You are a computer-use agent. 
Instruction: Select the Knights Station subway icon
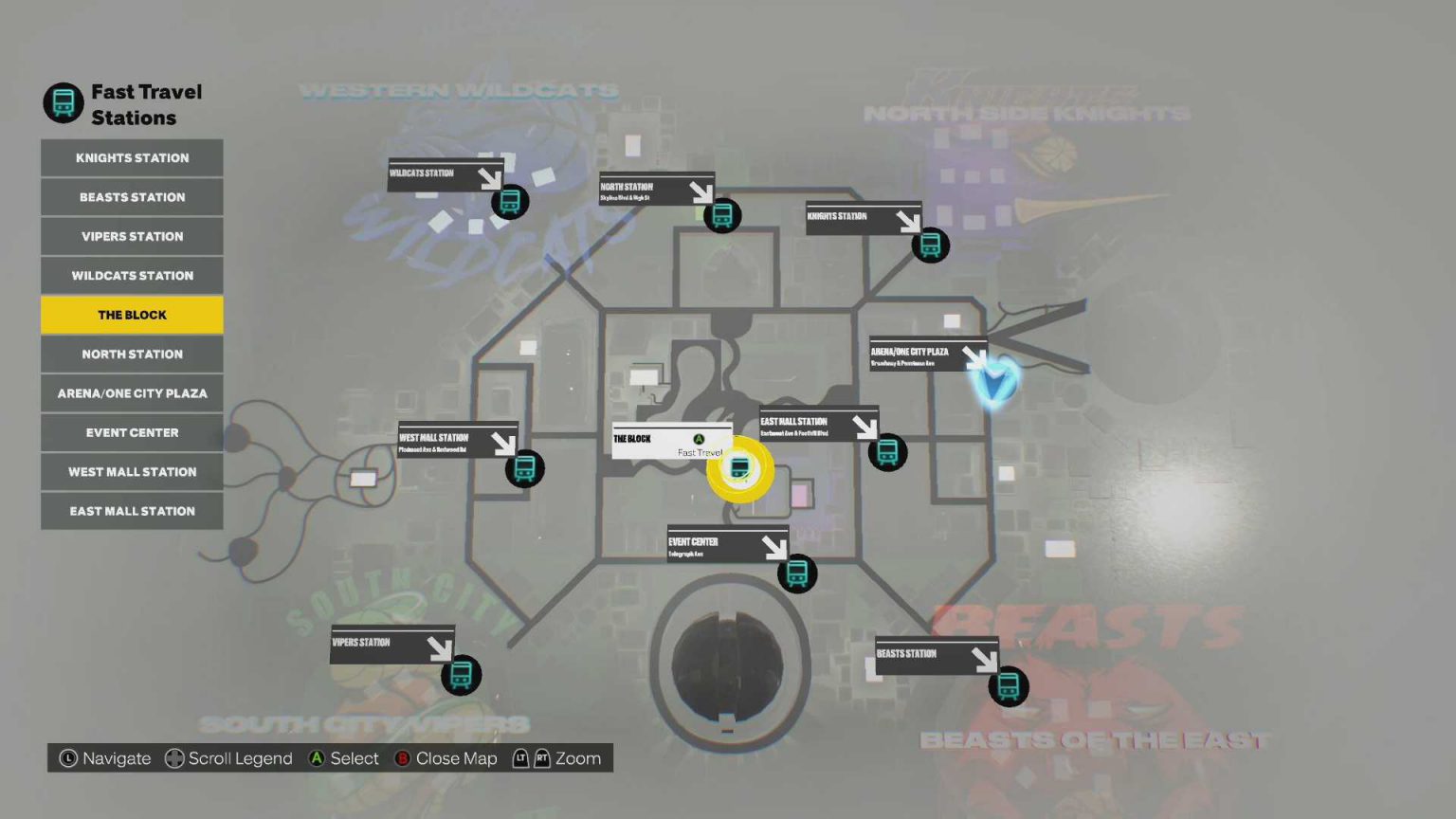[x=929, y=245]
